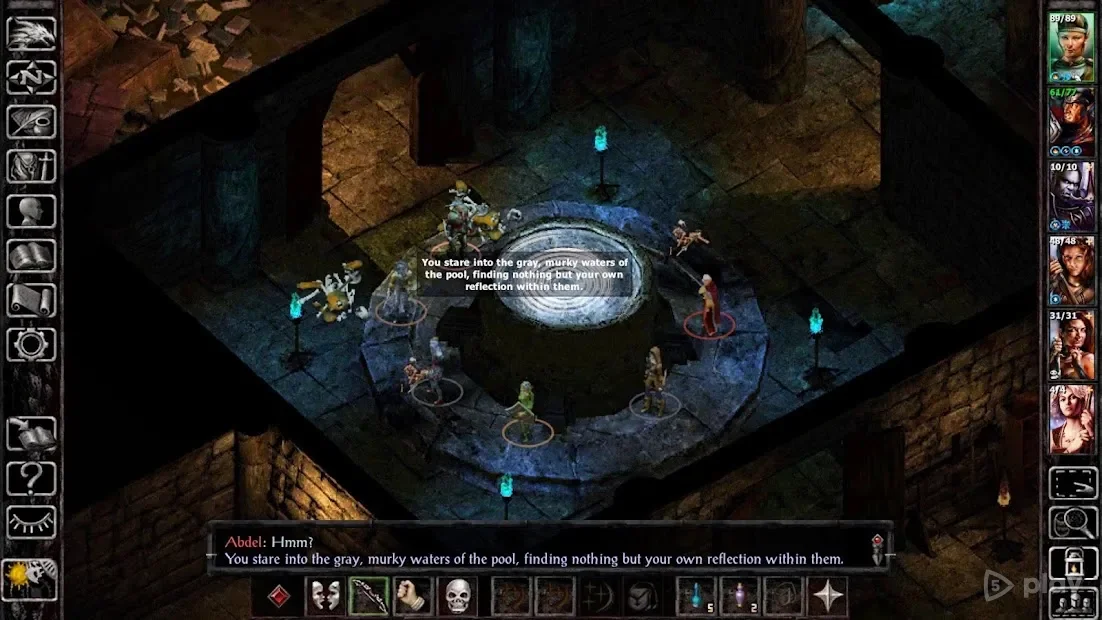Use the blue potion with 5 charges

click(696, 597)
